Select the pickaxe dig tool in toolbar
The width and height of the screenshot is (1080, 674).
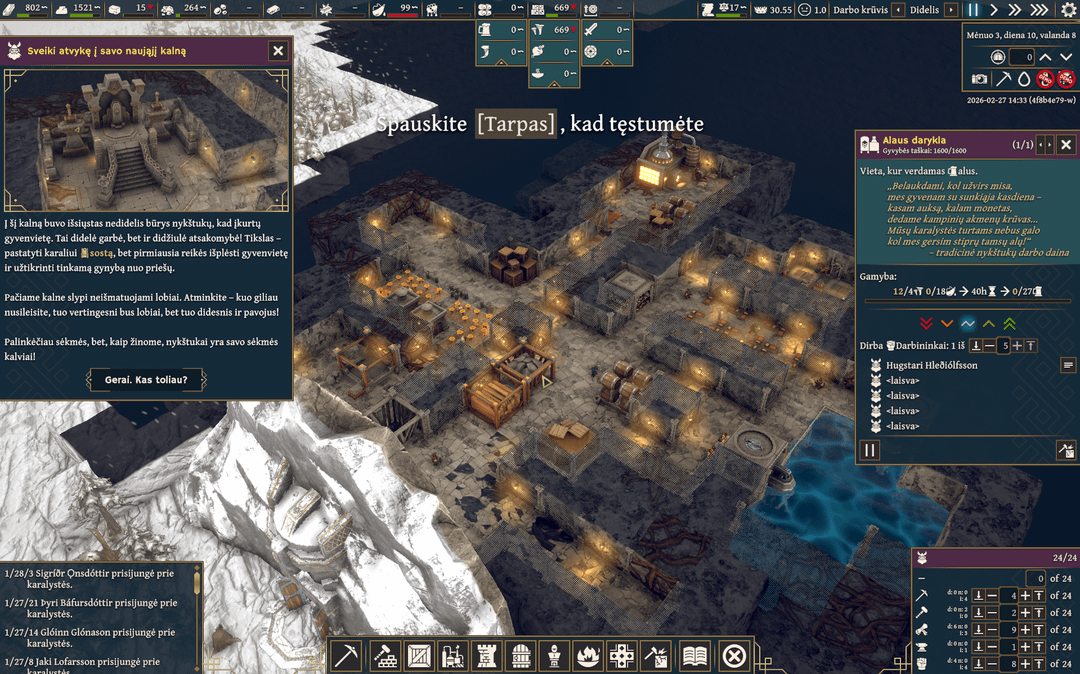click(346, 656)
